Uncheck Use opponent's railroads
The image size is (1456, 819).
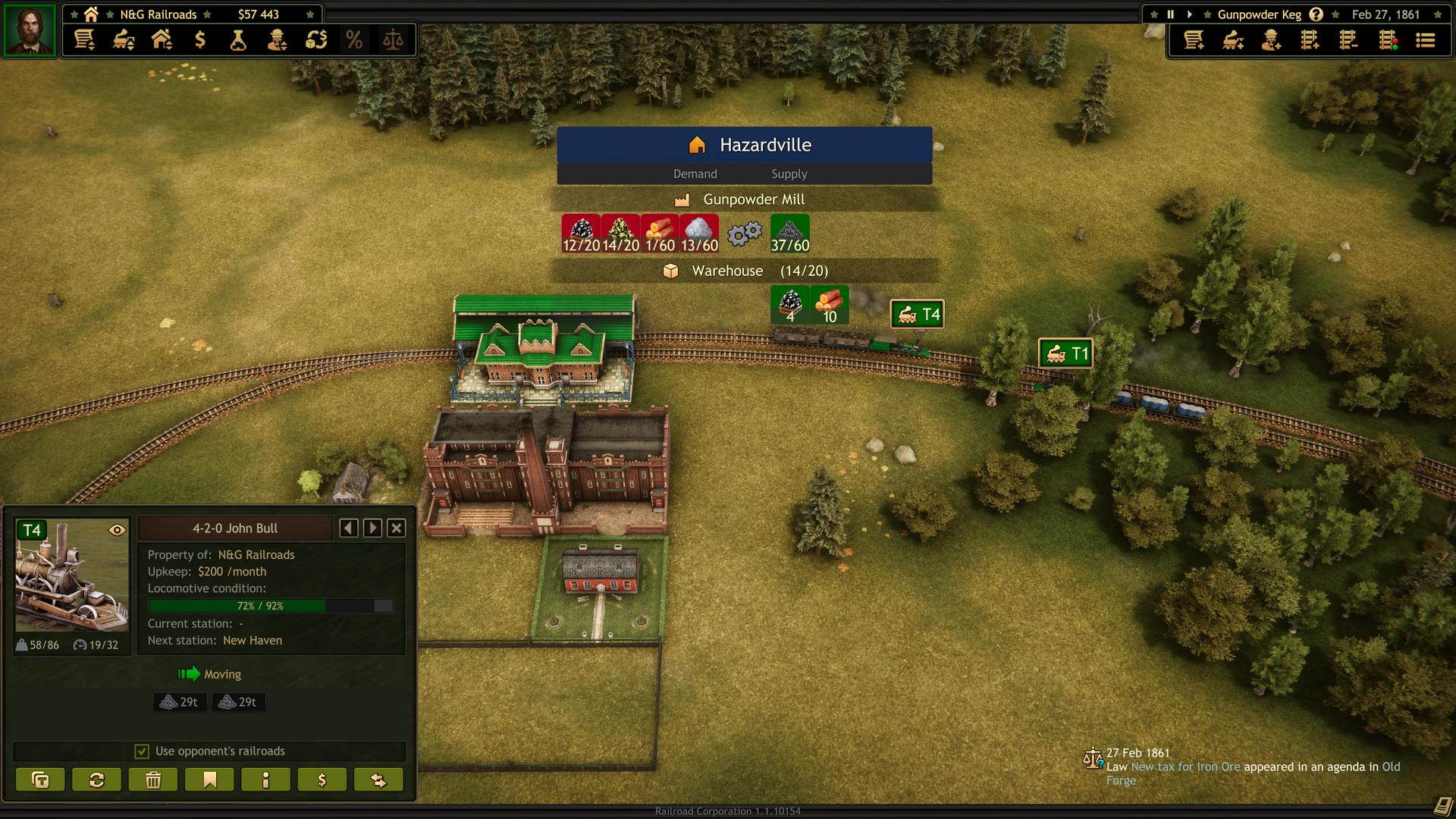[x=142, y=751]
